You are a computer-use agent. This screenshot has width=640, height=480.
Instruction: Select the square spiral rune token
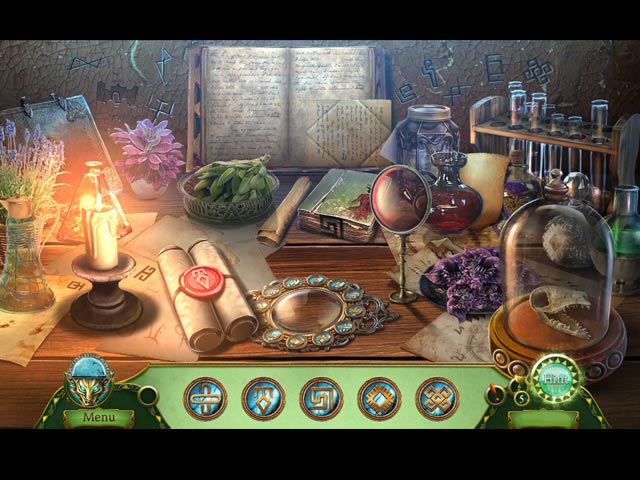coord(321,399)
